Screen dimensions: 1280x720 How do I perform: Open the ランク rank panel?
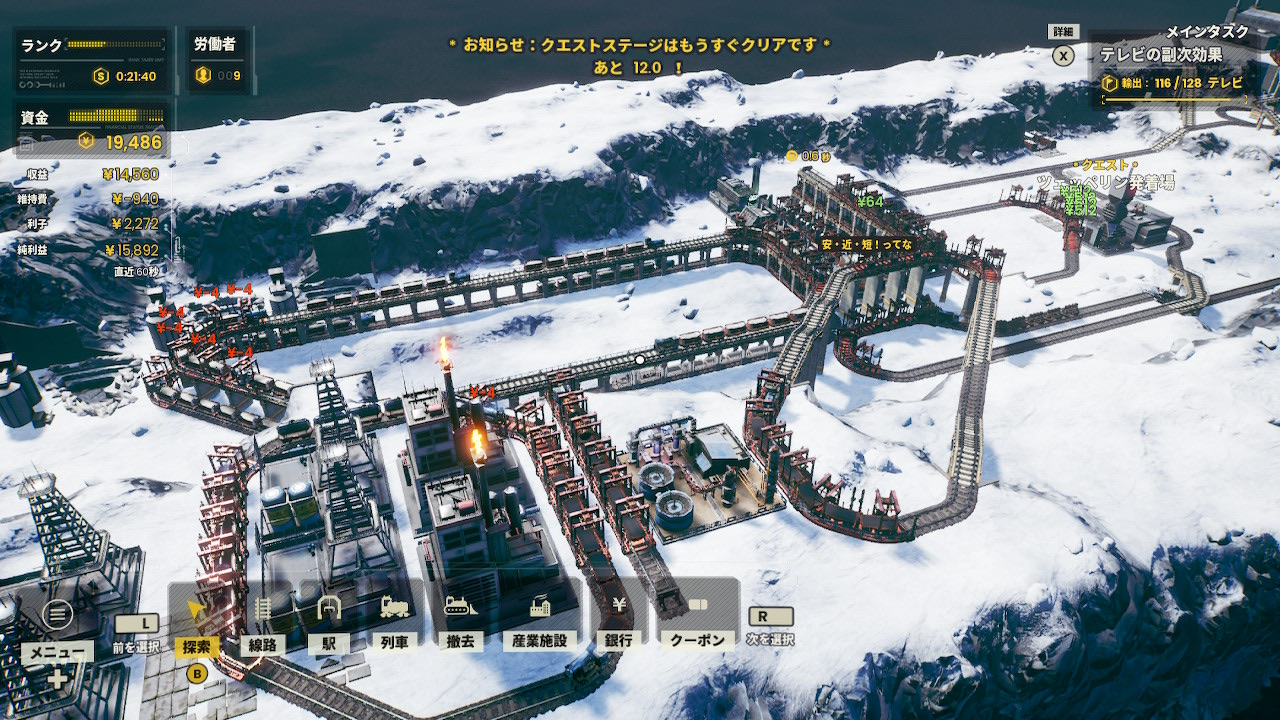click(x=92, y=60)
